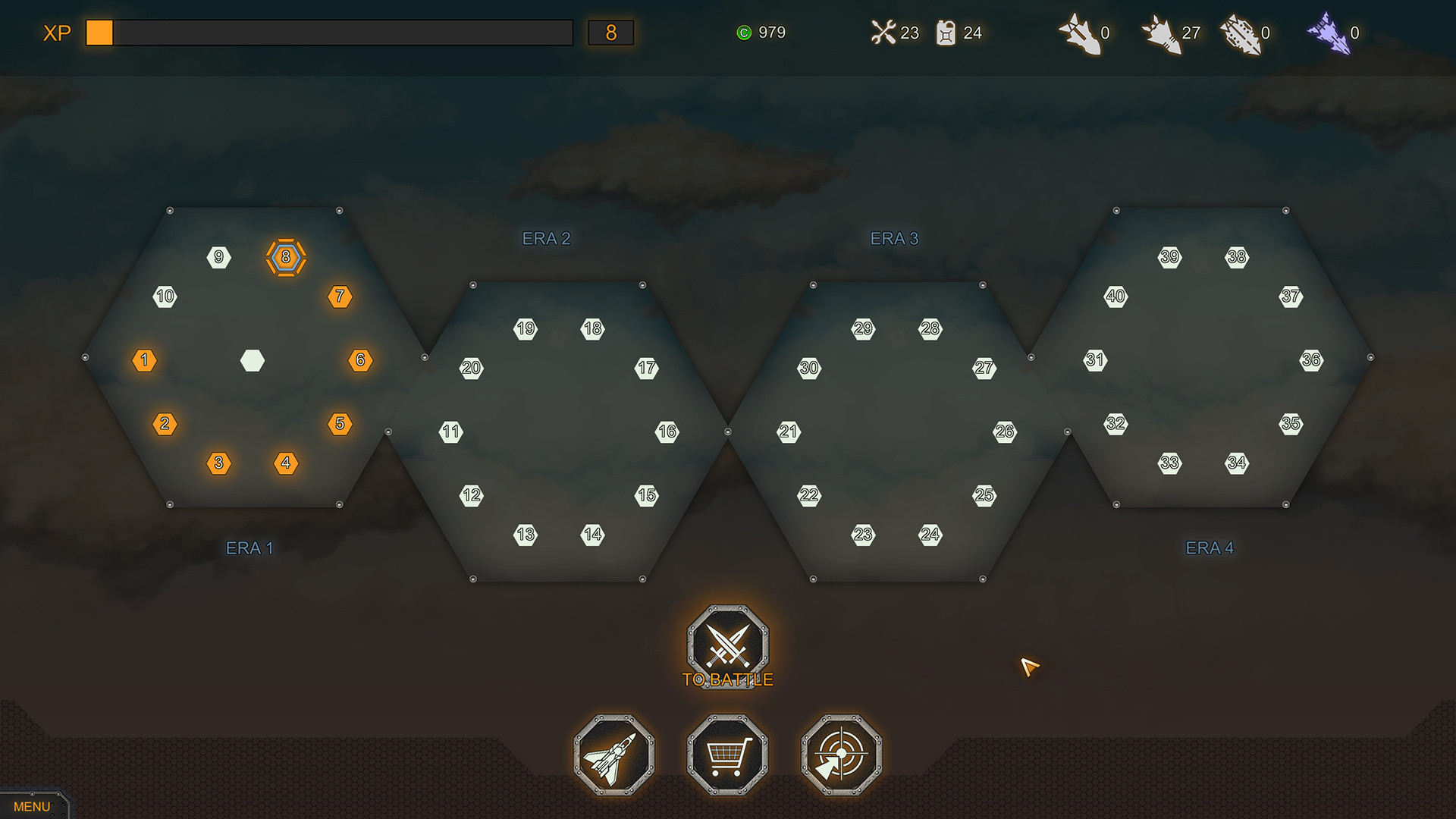The image size is (1456, 819).
Task: Click the white rocket ammo icon
Action: click(x=1166, y=33)
